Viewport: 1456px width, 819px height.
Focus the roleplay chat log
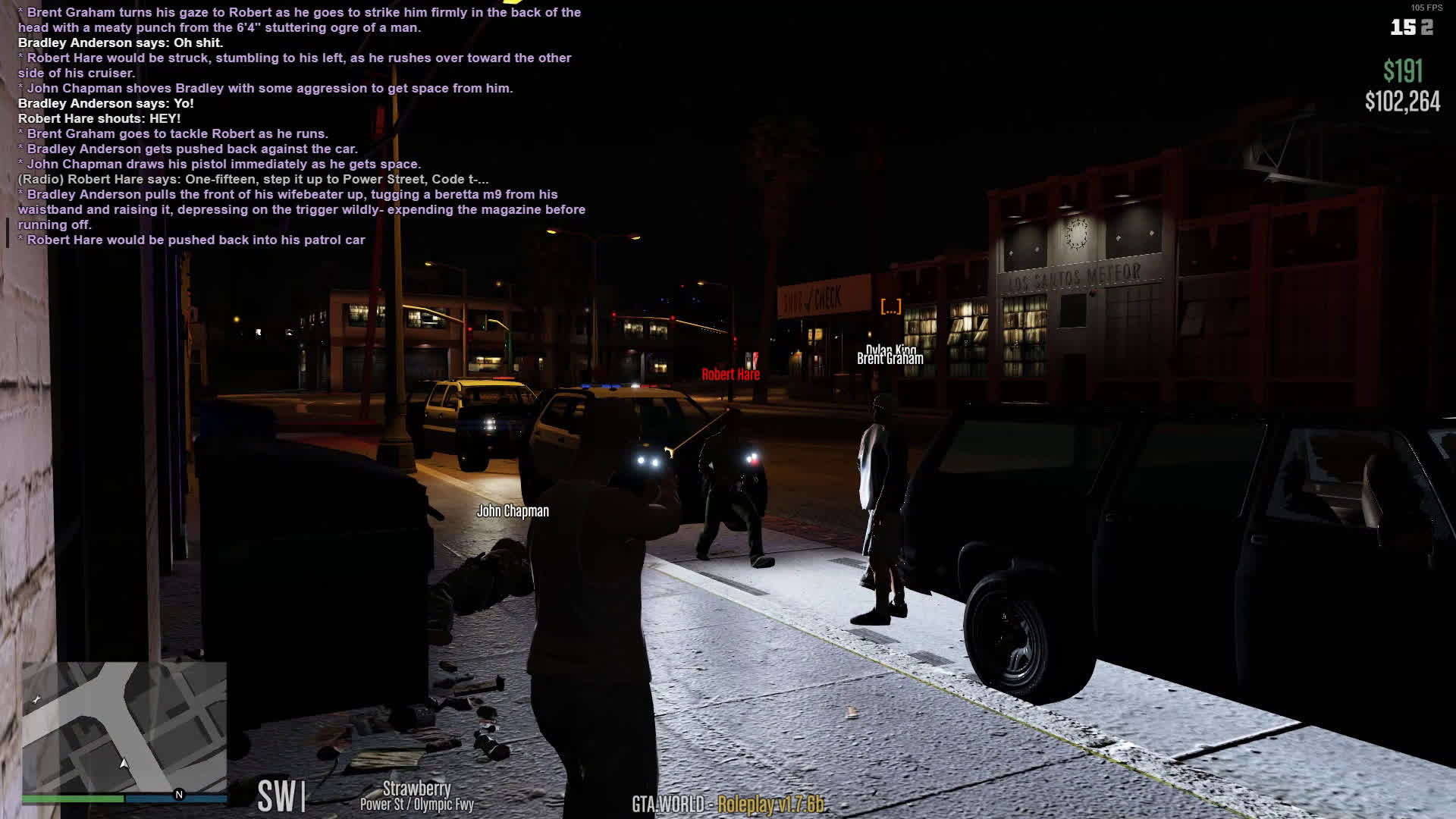point(301,126)
